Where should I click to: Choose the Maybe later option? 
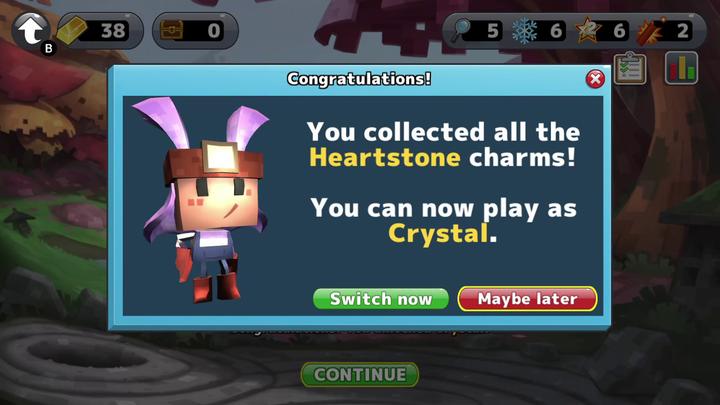tap(527, 299)
